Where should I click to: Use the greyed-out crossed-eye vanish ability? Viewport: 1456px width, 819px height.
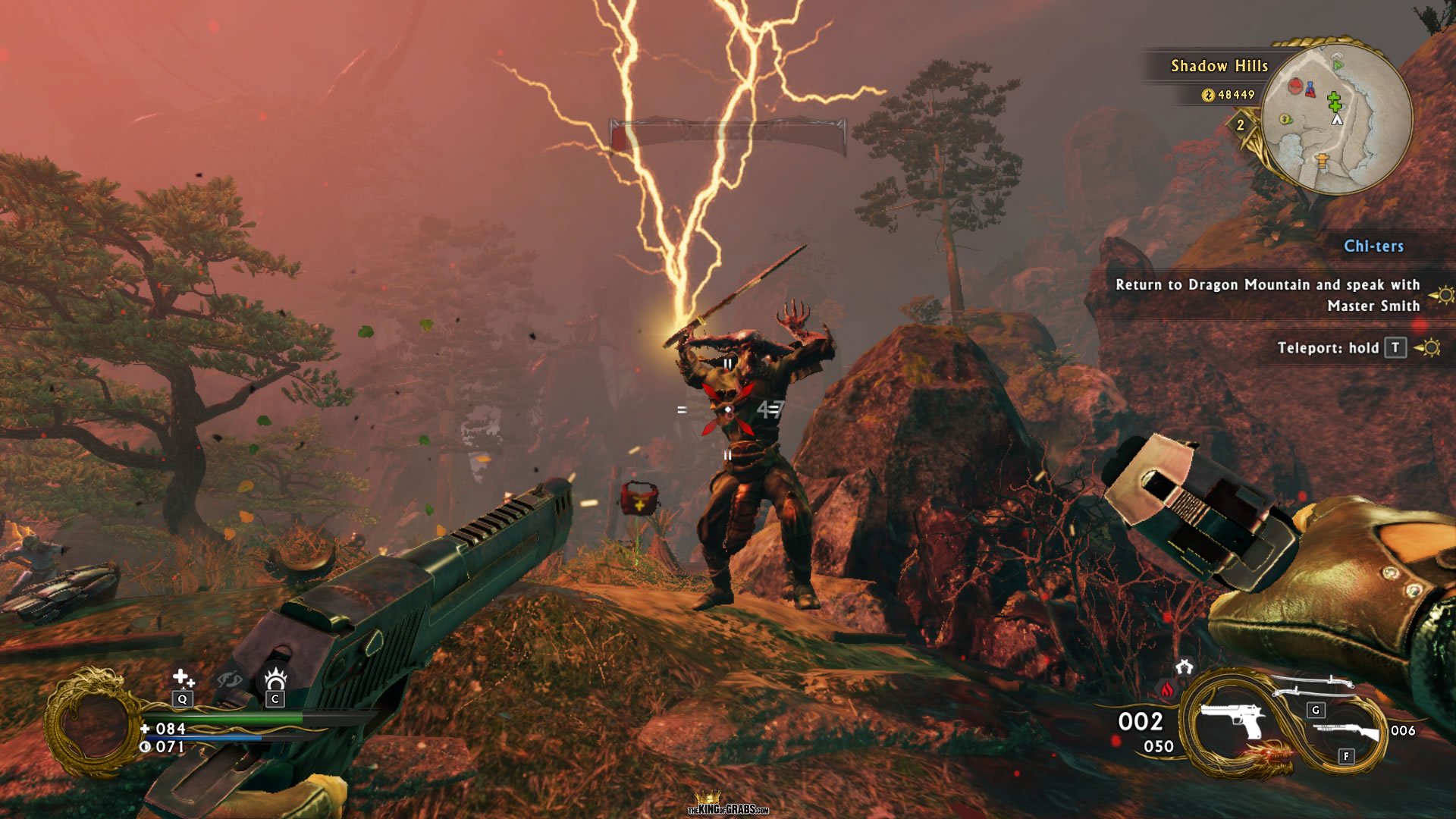(230, 679)
